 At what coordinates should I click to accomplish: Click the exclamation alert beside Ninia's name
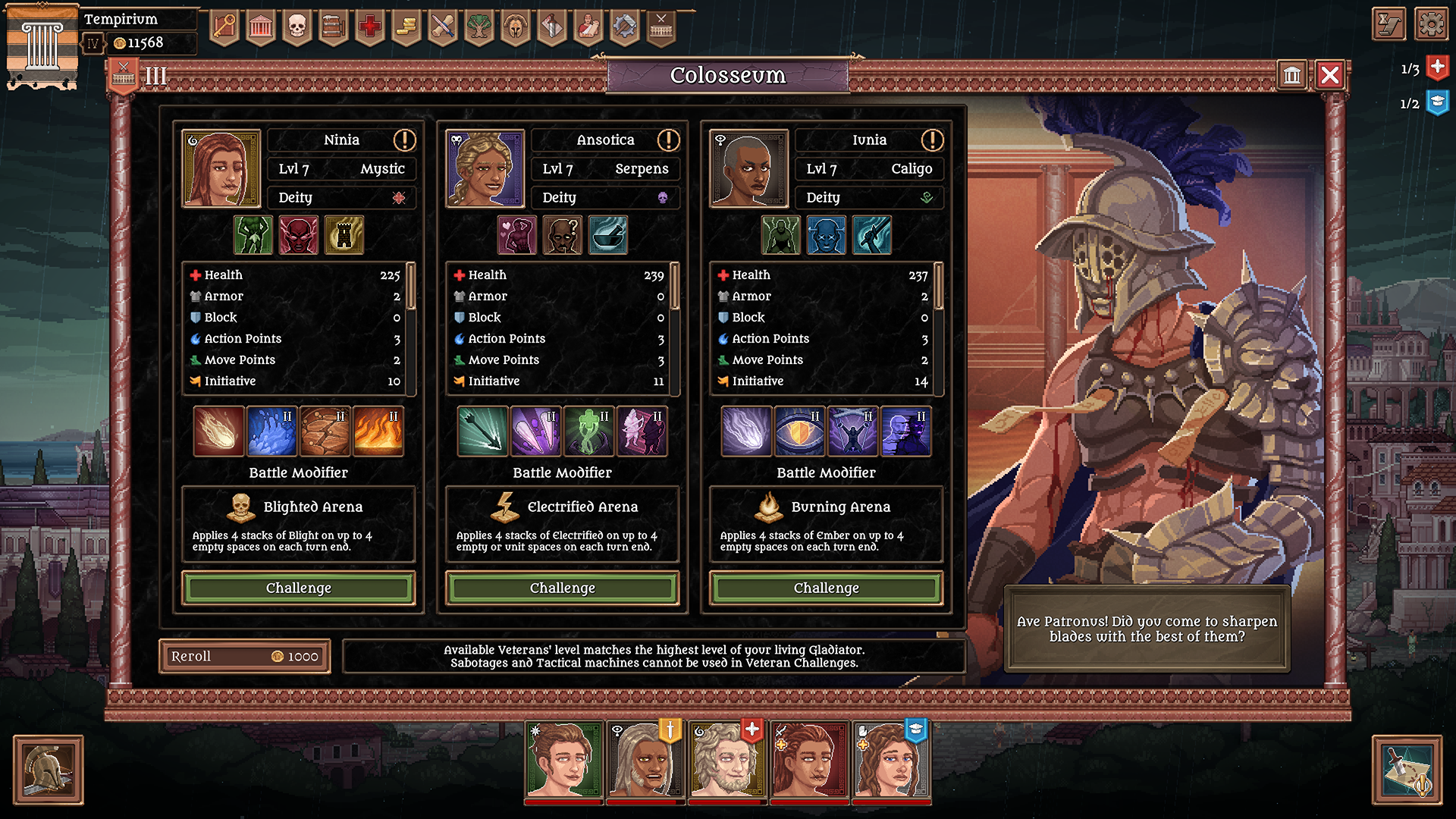click(x=403, y=140)
